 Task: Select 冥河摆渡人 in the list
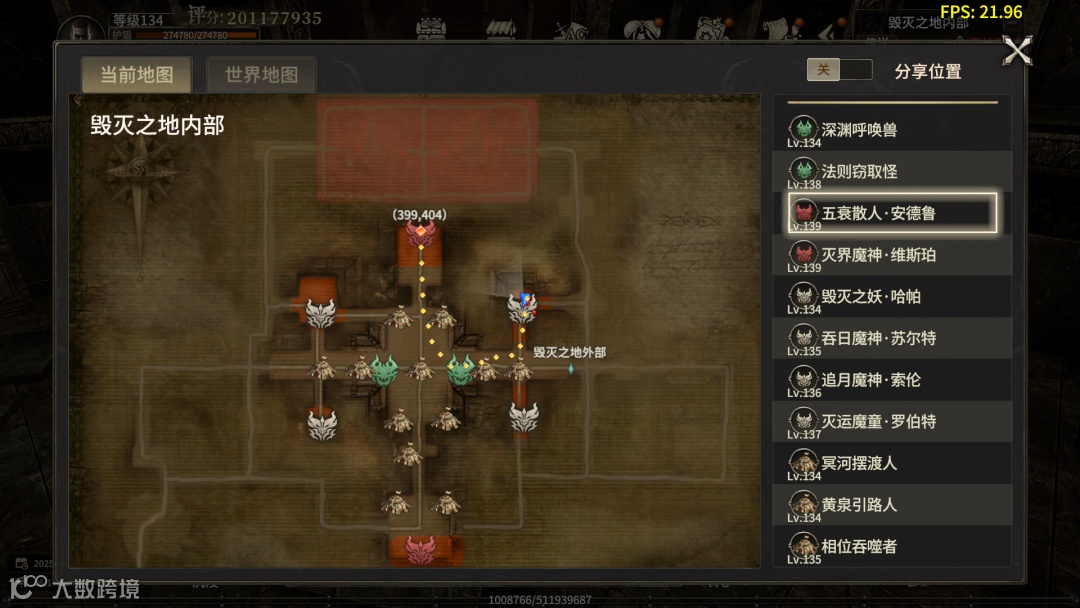pyautogui.click(x=892, y=463)
